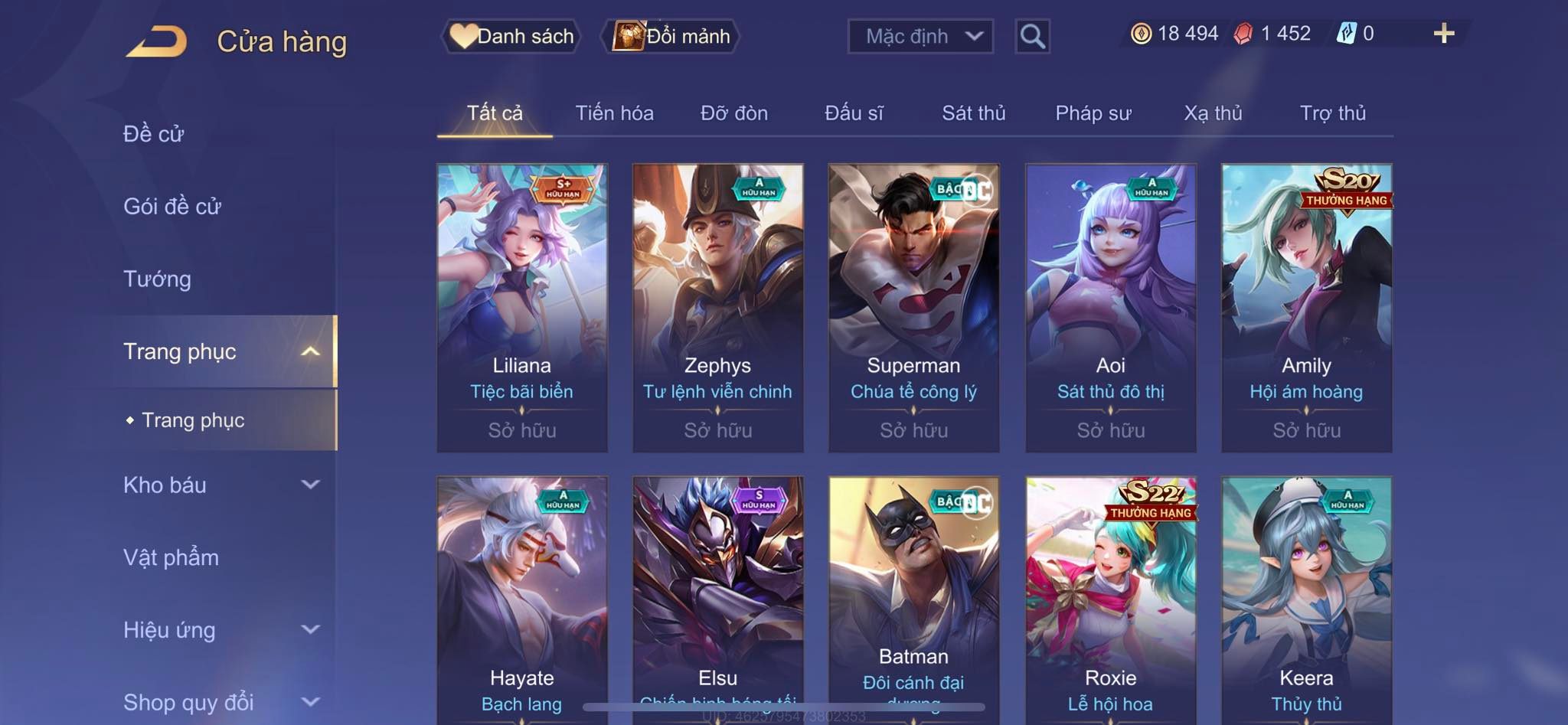Screen dimensions: 1568x725
Task: Add currency with the plus button
Action: pos(1443,34)
